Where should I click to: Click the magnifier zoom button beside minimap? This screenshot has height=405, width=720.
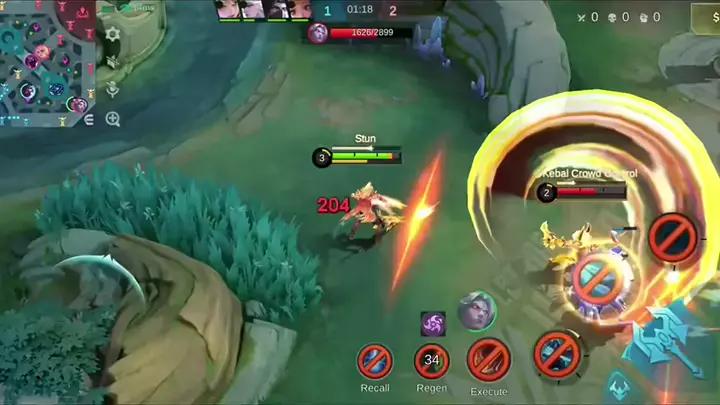113,119
